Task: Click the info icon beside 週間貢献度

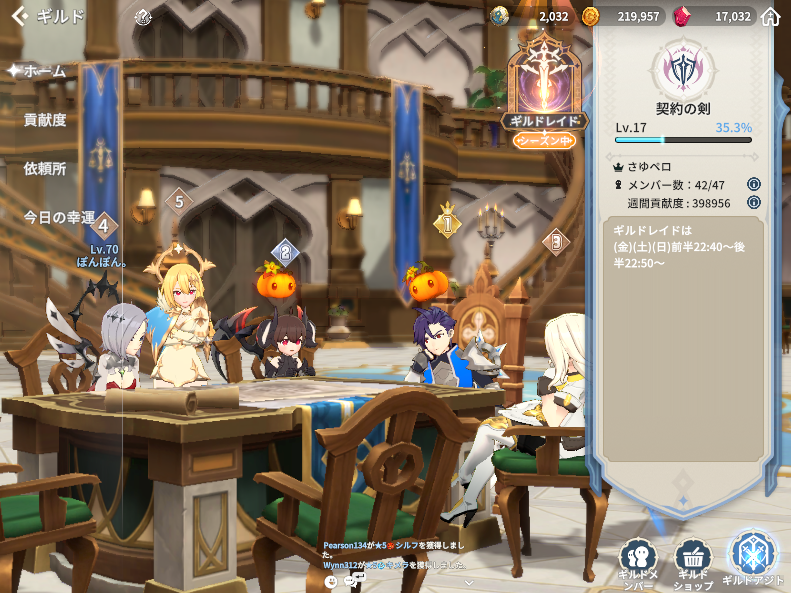Action: click(754, 203)
